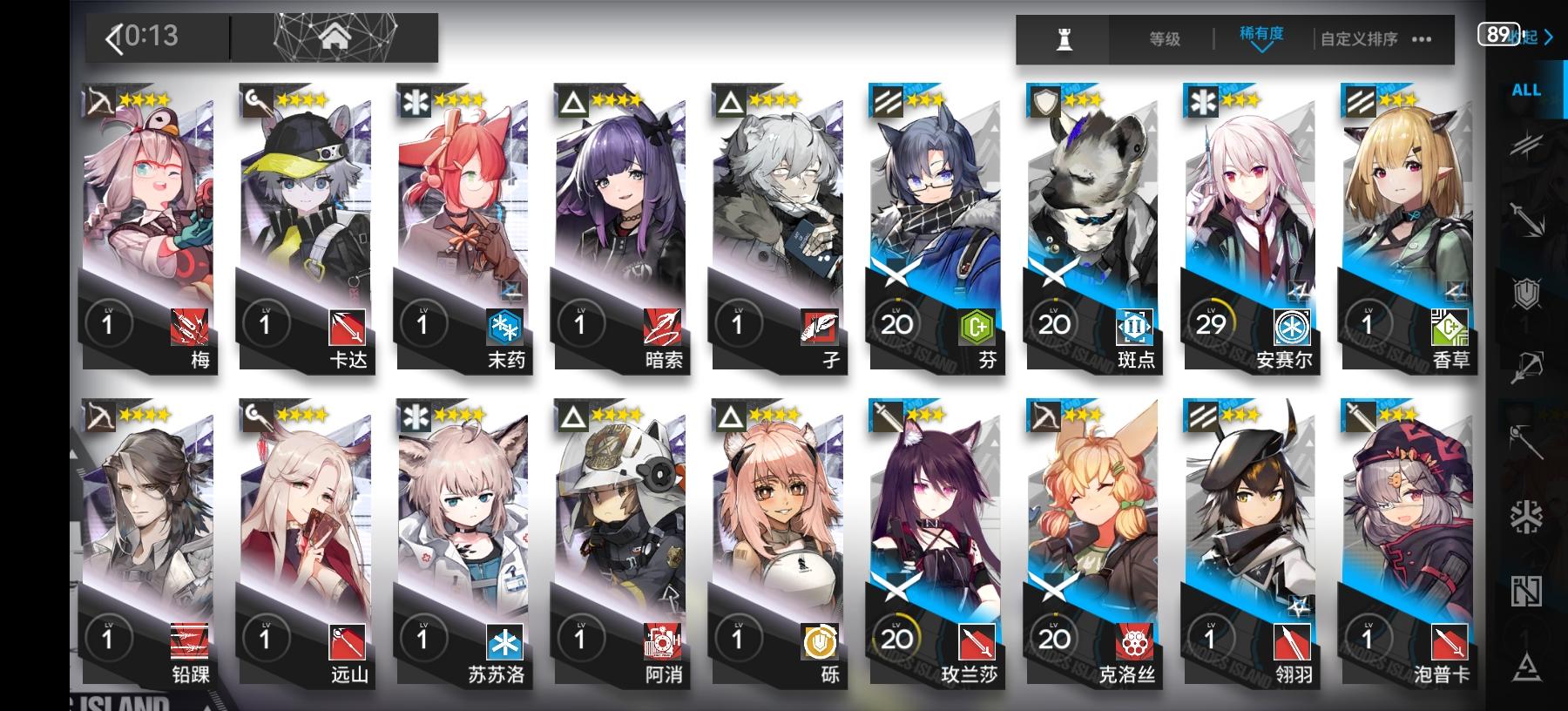The width and height of the screenshot is (1568, 711).
Task: Open the ••• more sort options
Action: pos(1423,39)
